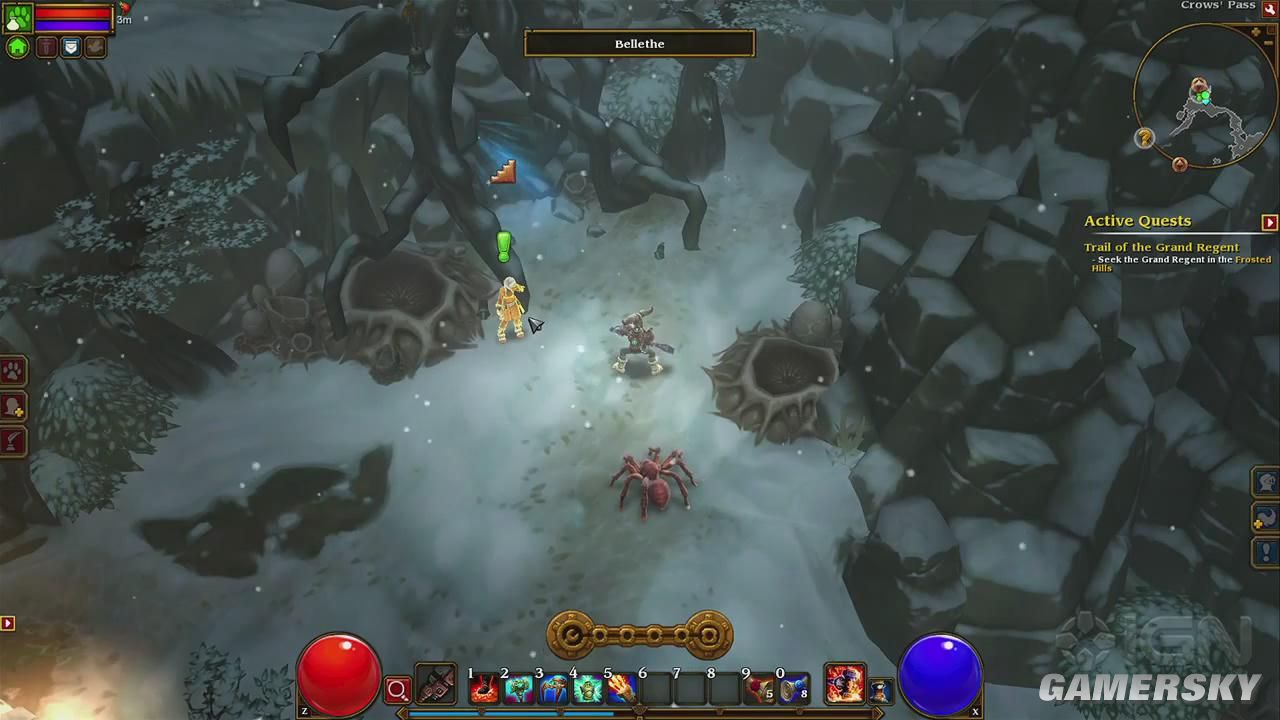Image resolution: width=1280 pixels, height=720 pixels.
Task: Activate the blue spider skill in slot 3
Action: [554, 688]
